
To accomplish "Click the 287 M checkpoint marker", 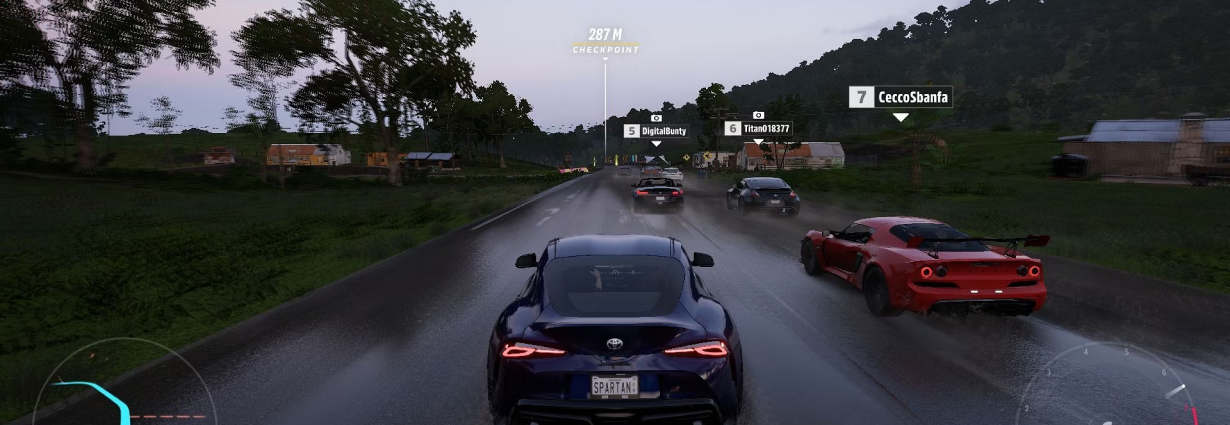I will click(605, 41).
